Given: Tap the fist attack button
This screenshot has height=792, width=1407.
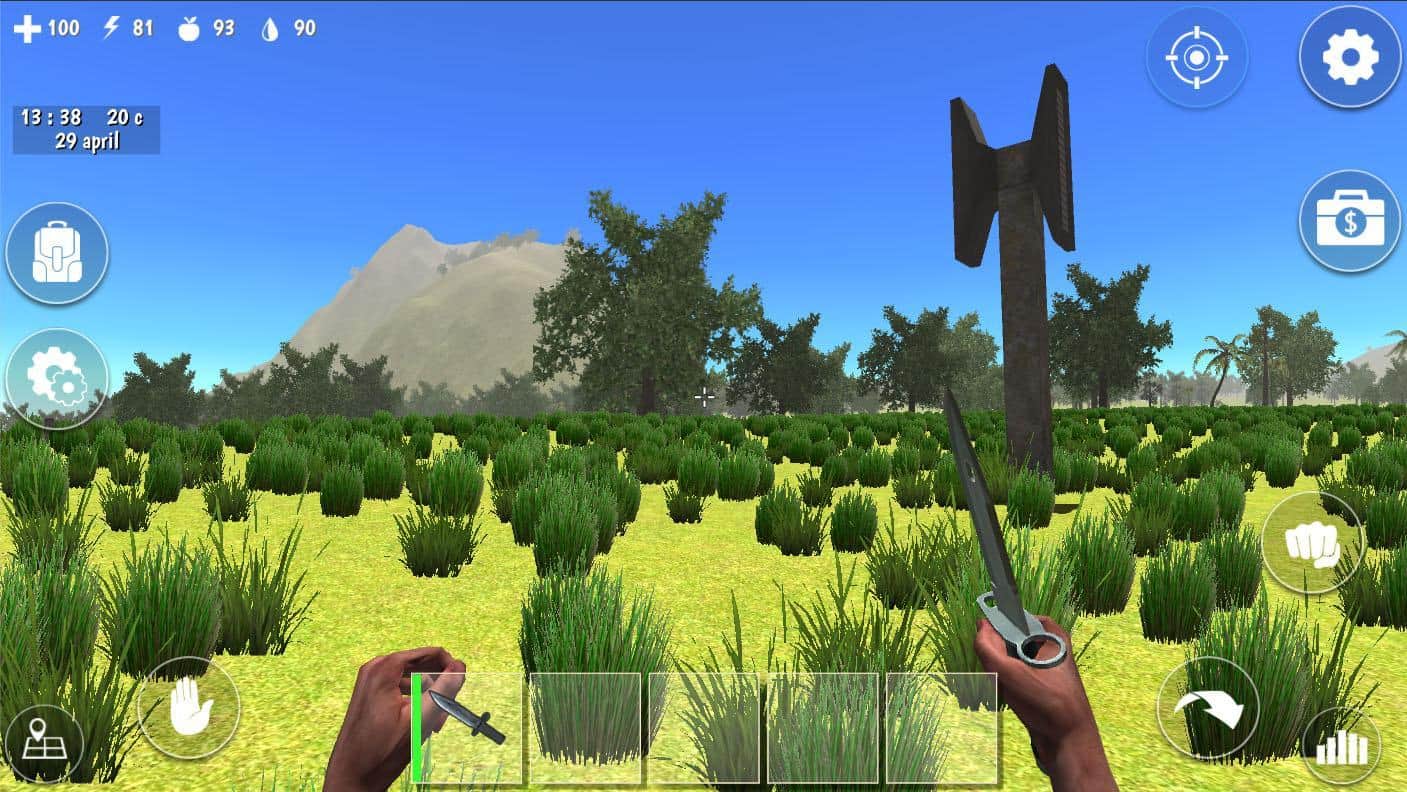Looking at the screenshot, I should click(1312, 543).
